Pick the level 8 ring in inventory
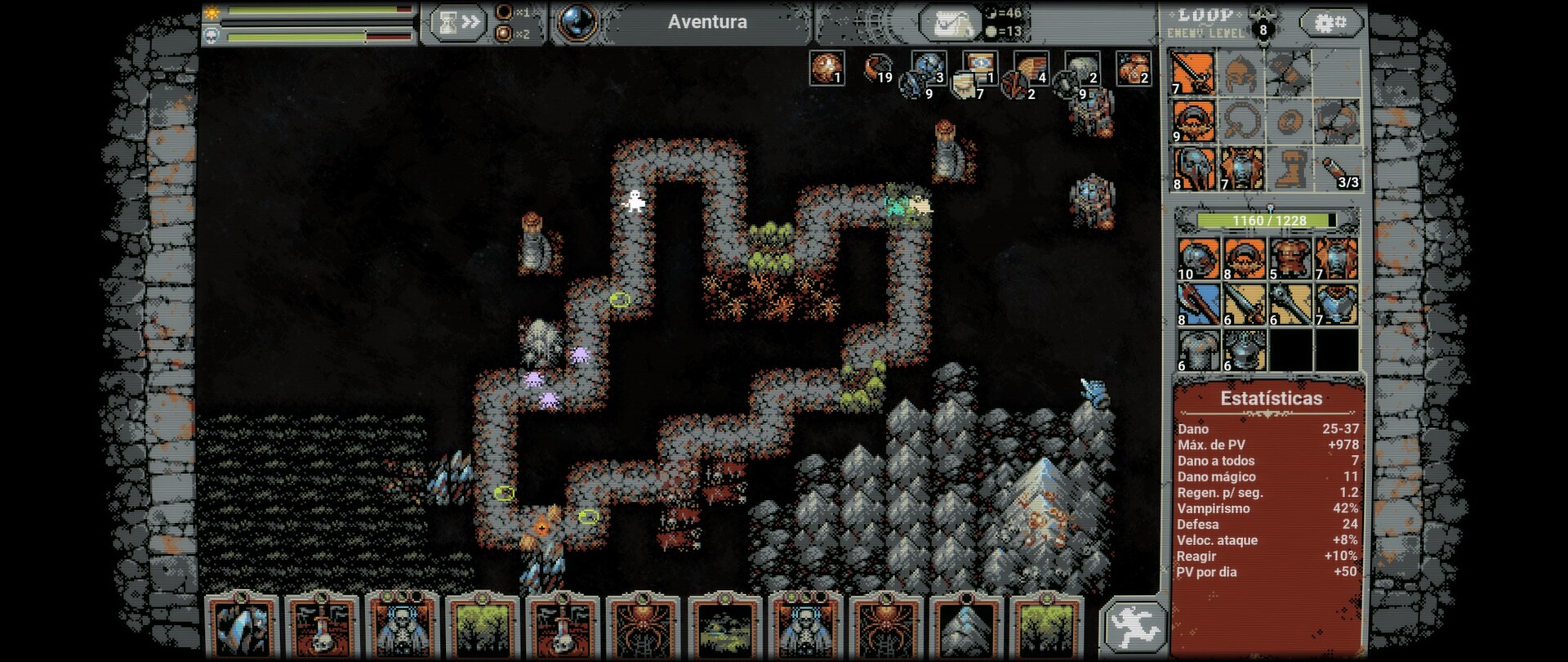 click(1245, 258)
